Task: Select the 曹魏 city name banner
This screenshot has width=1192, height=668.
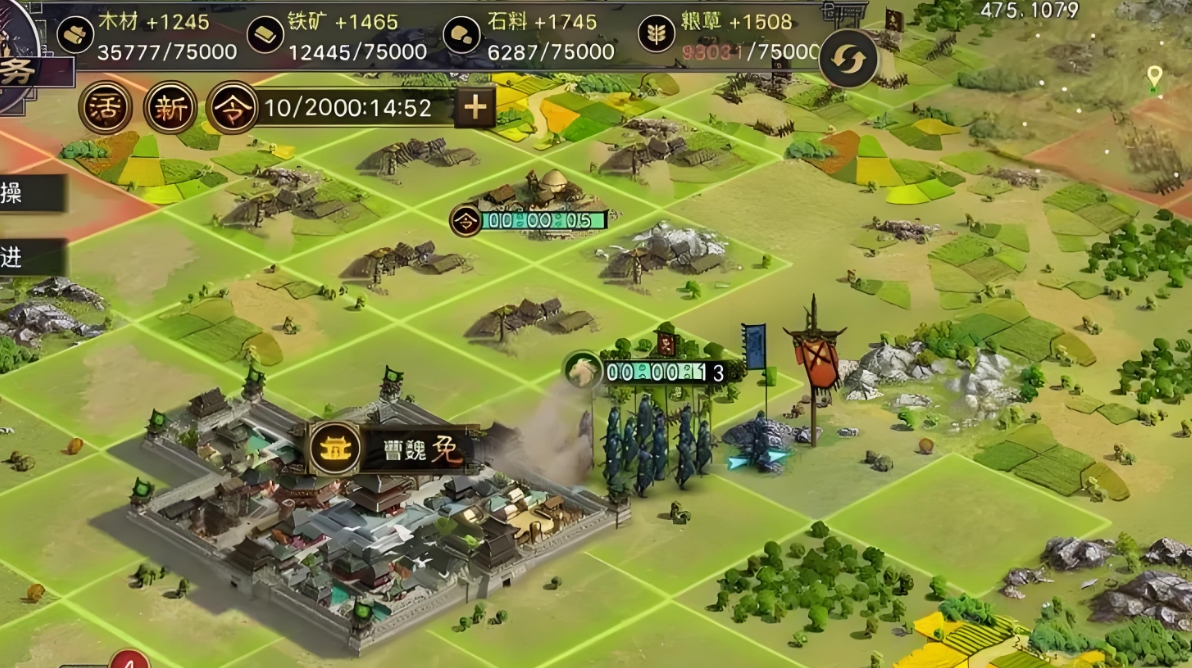Action: coord(392,449)
